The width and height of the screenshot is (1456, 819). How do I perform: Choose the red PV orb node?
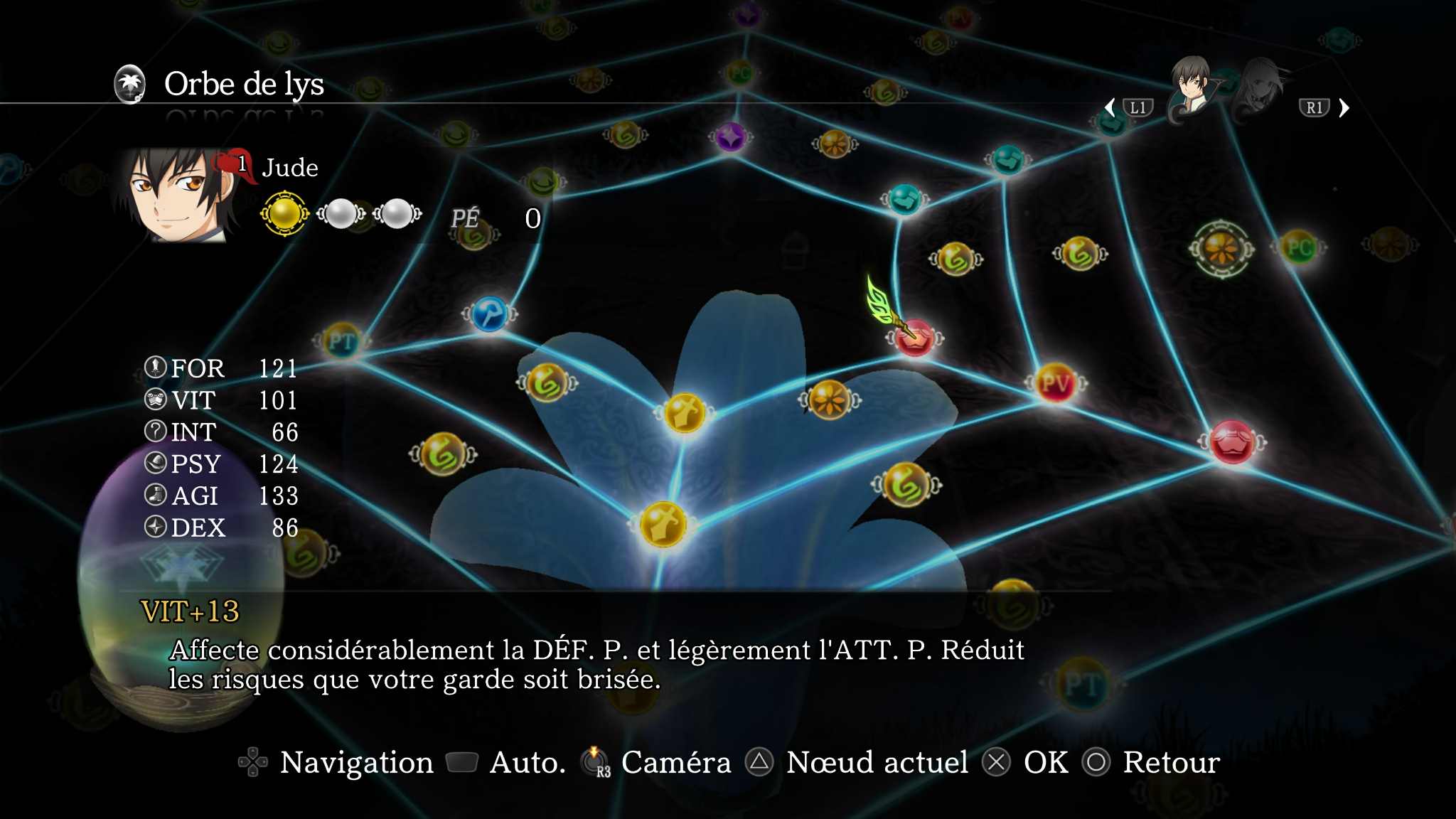coord(1056,384)
